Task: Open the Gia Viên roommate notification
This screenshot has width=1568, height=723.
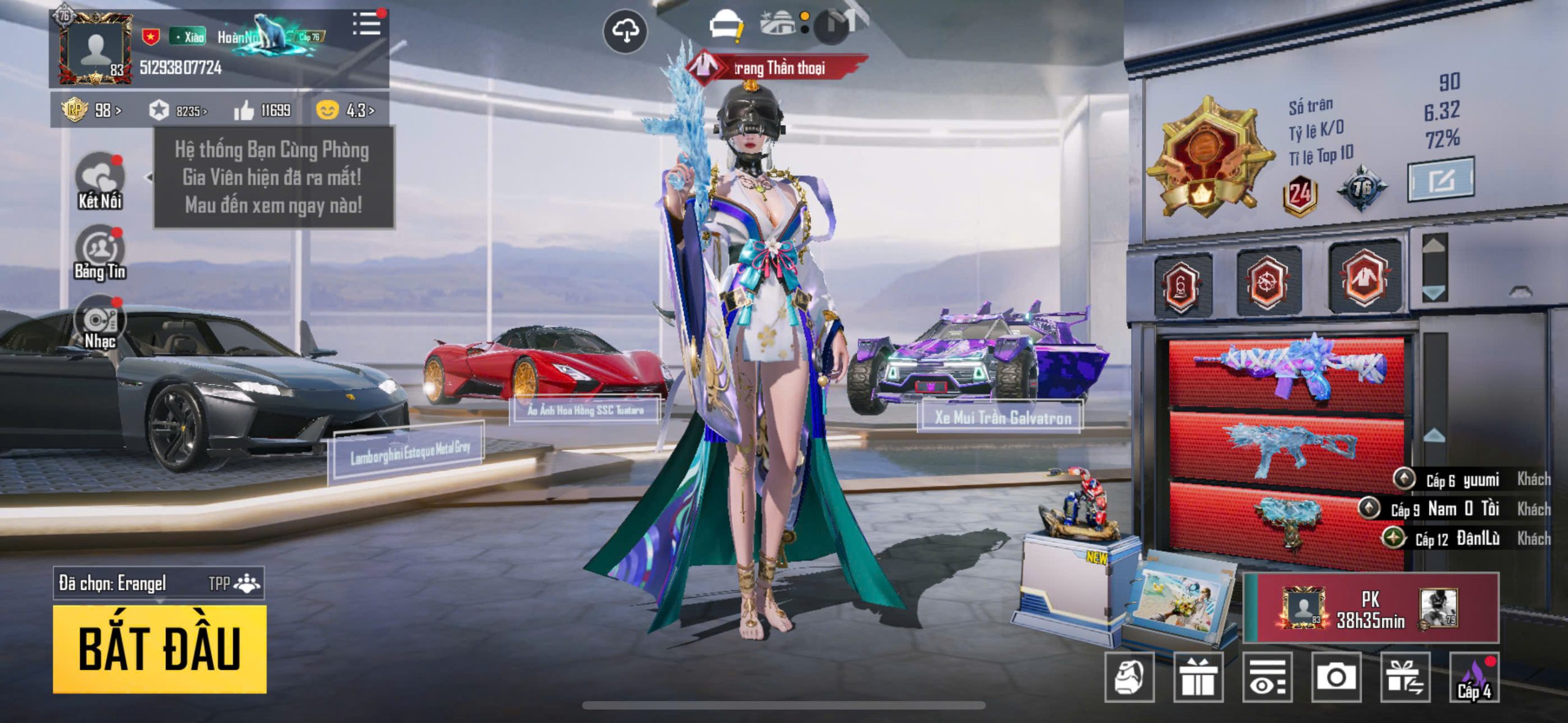Action: (273, 178)
